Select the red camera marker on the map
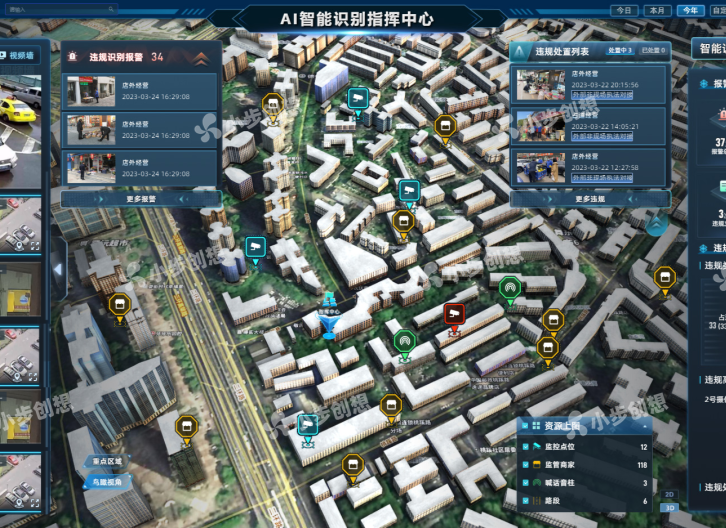This screenshot has width=726, height=528. tap(454, 314)
